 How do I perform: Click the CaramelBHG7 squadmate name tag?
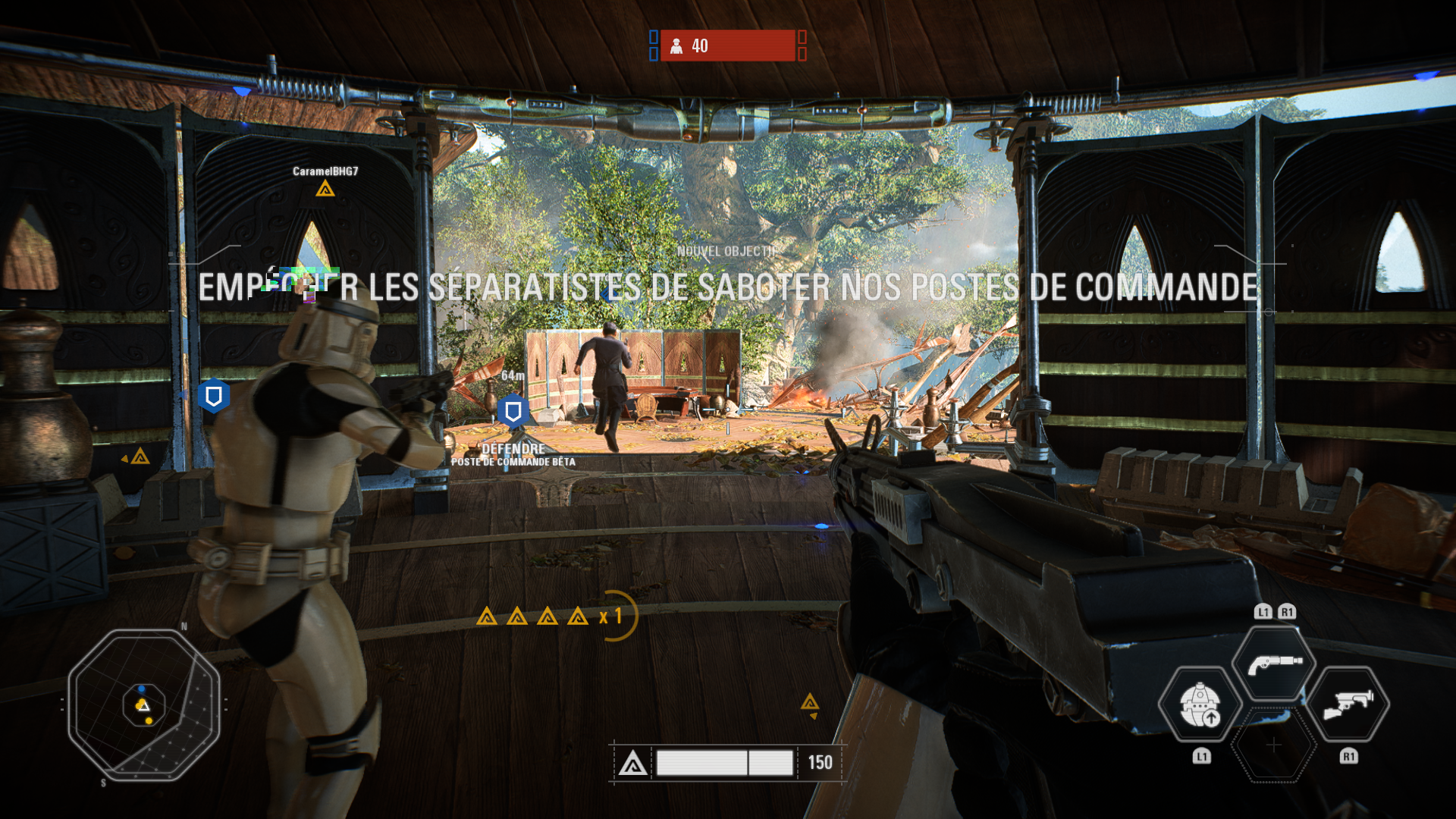(325, 171)
